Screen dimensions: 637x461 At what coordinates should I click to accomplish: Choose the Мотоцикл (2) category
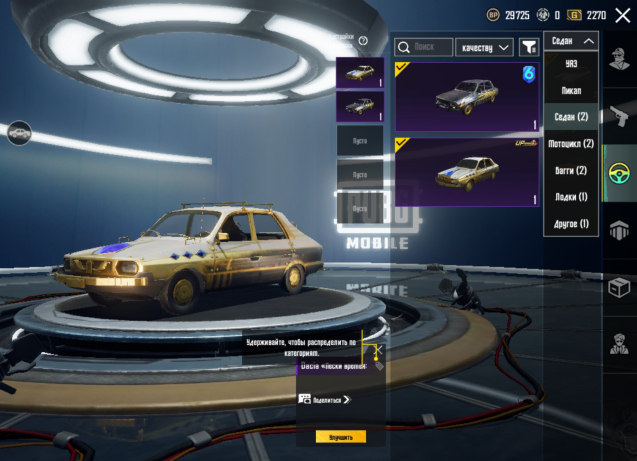[572, 144]
